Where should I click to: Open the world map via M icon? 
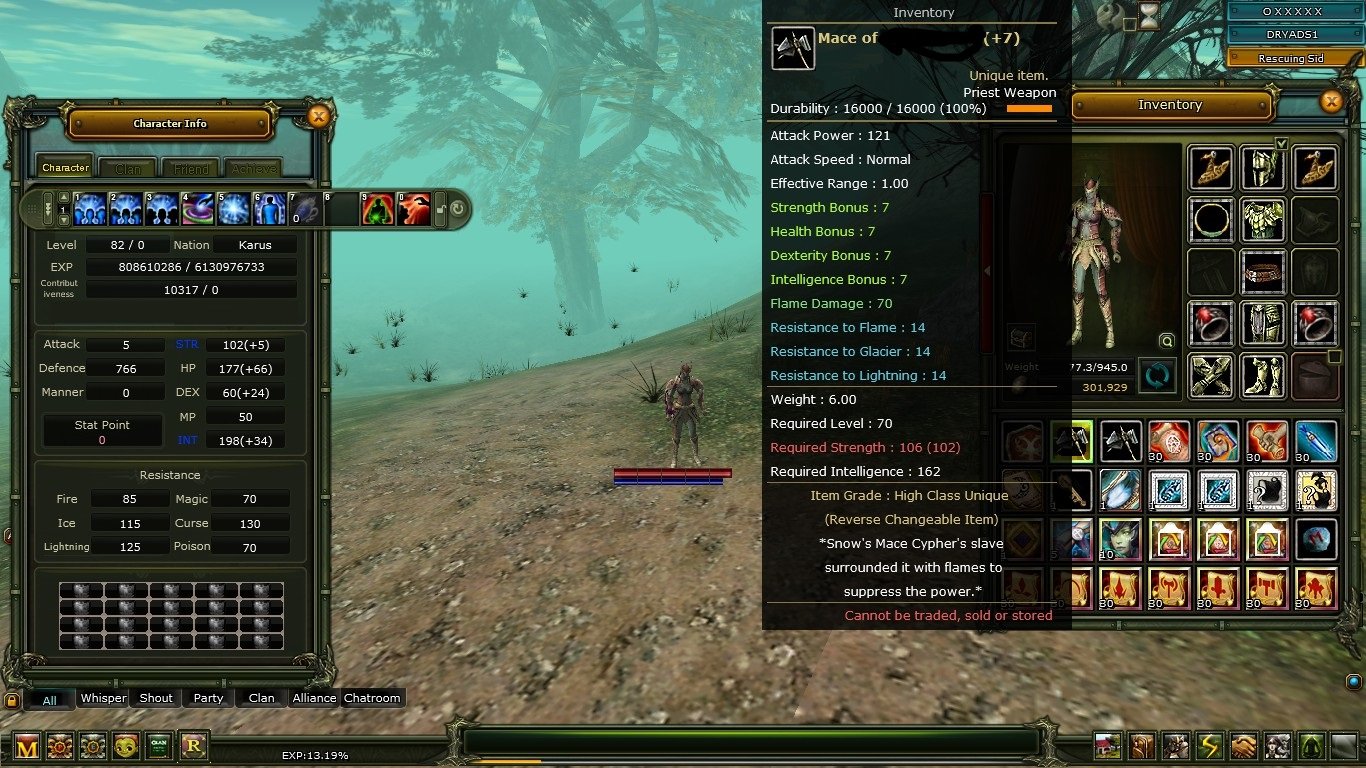click(x=27, y=747)
